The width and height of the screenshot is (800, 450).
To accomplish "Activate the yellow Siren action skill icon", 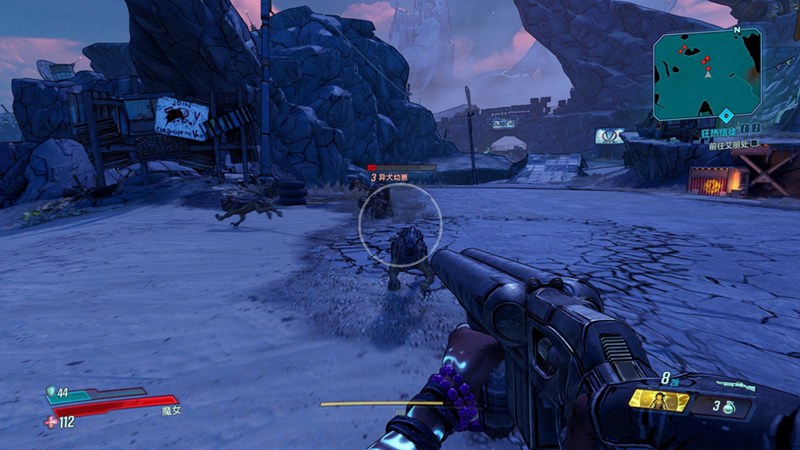I will (659, 401).
